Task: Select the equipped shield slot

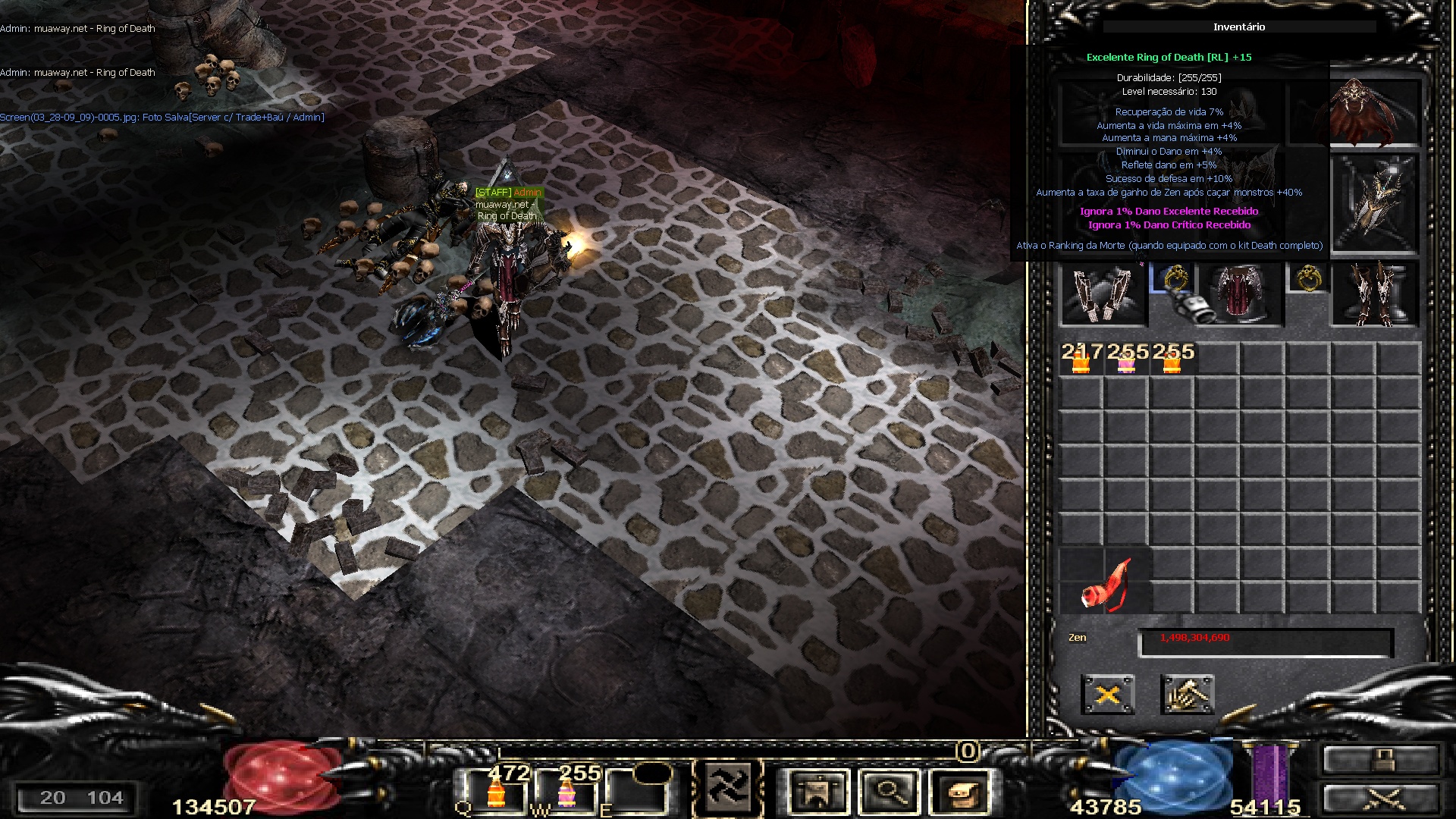Action: (x=1374, y=203)
